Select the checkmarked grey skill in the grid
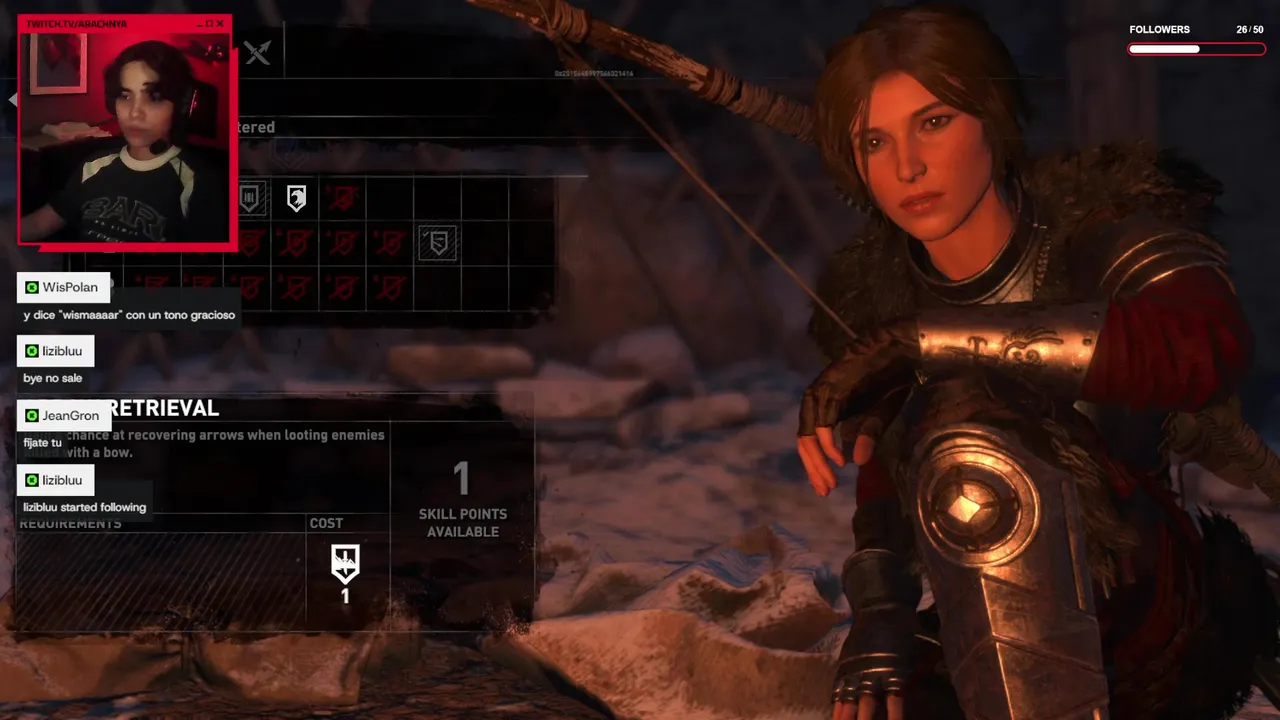The height and width of the screenshot is (720, 1280). coord(438,243)
